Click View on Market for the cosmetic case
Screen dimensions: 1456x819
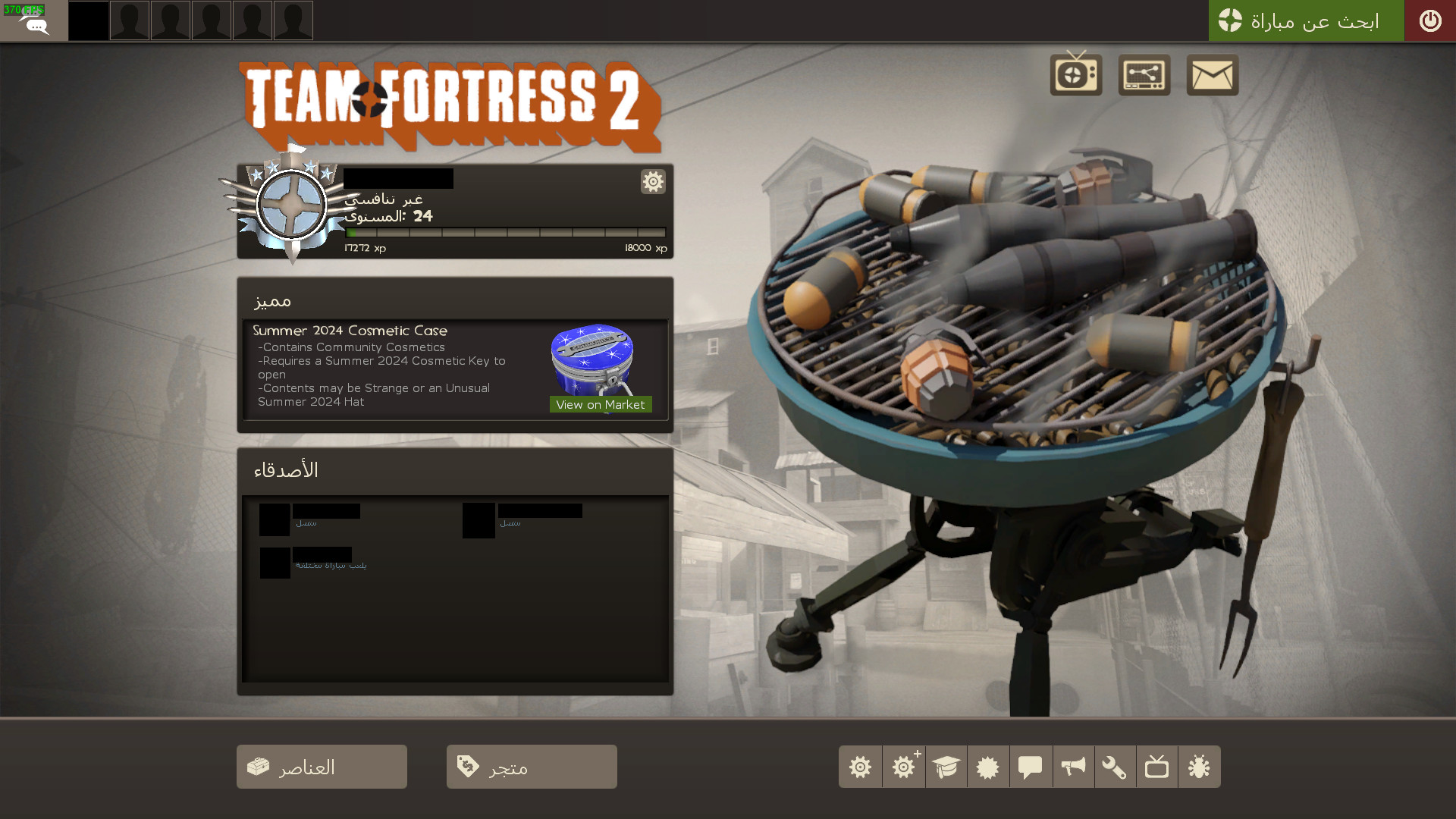click(600, 404)
